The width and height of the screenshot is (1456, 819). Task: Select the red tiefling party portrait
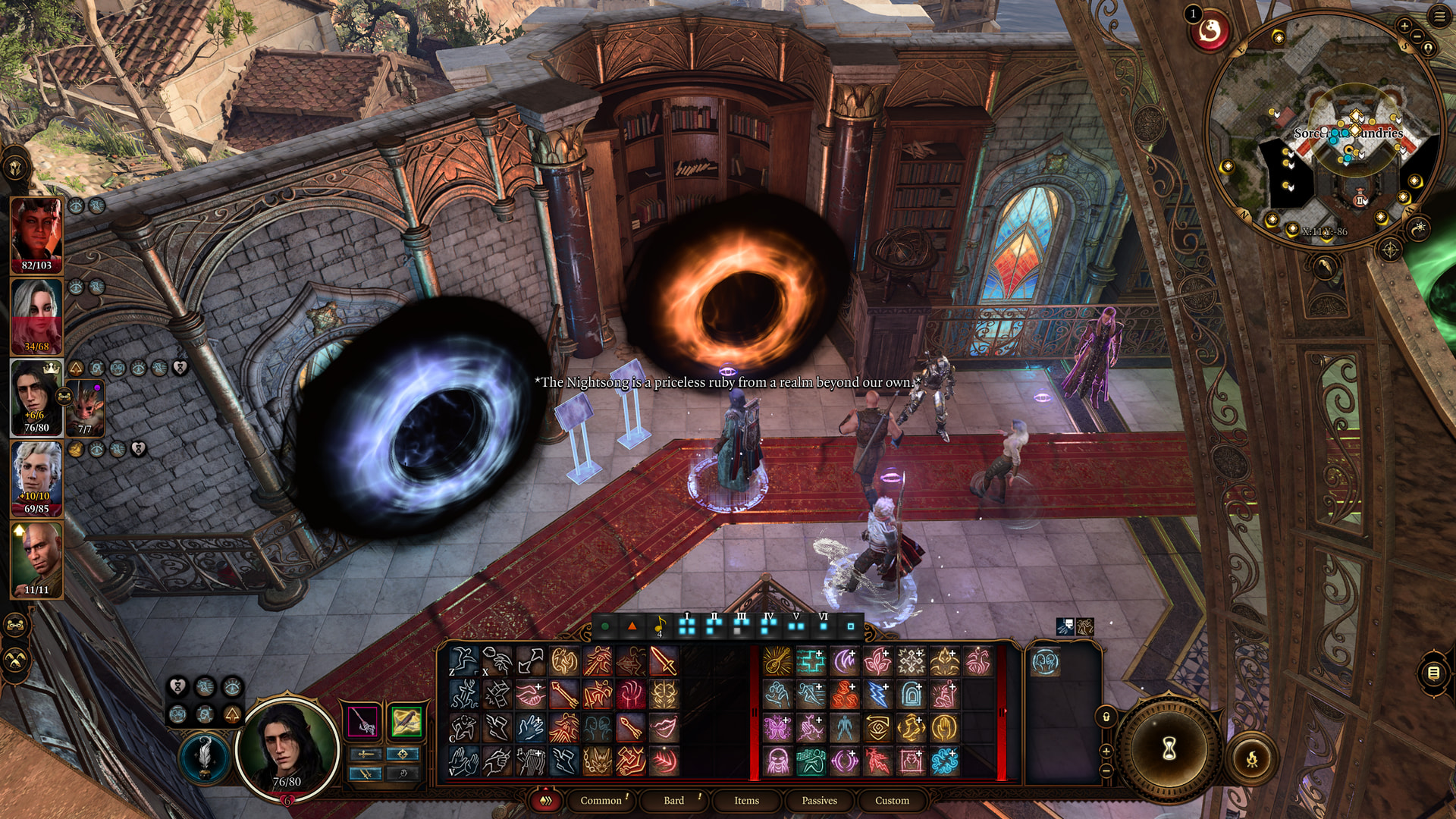click(x=36, y=234)
